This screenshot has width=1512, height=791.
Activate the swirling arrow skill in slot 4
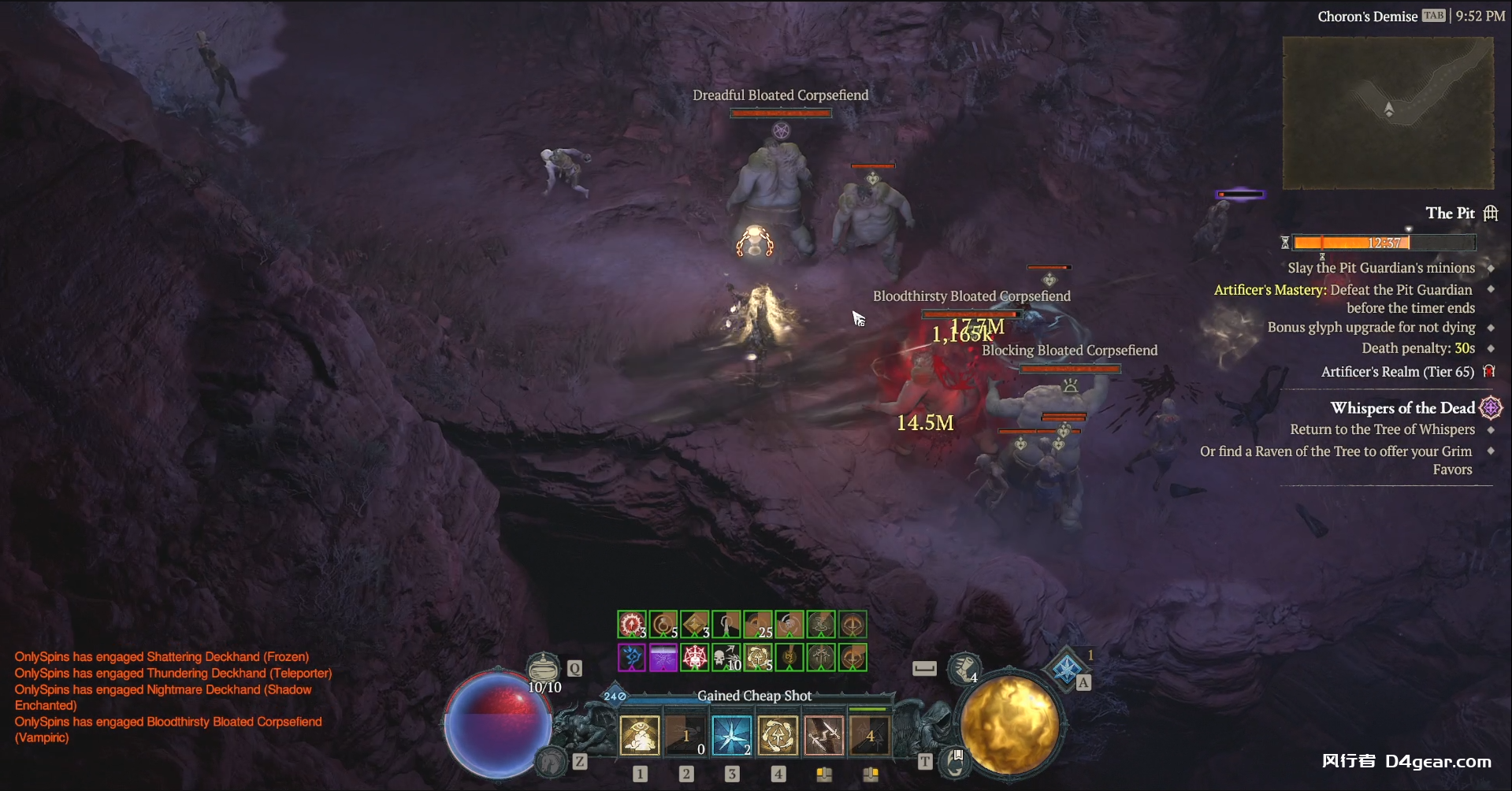pyautogui.click(x=778, y=736)
